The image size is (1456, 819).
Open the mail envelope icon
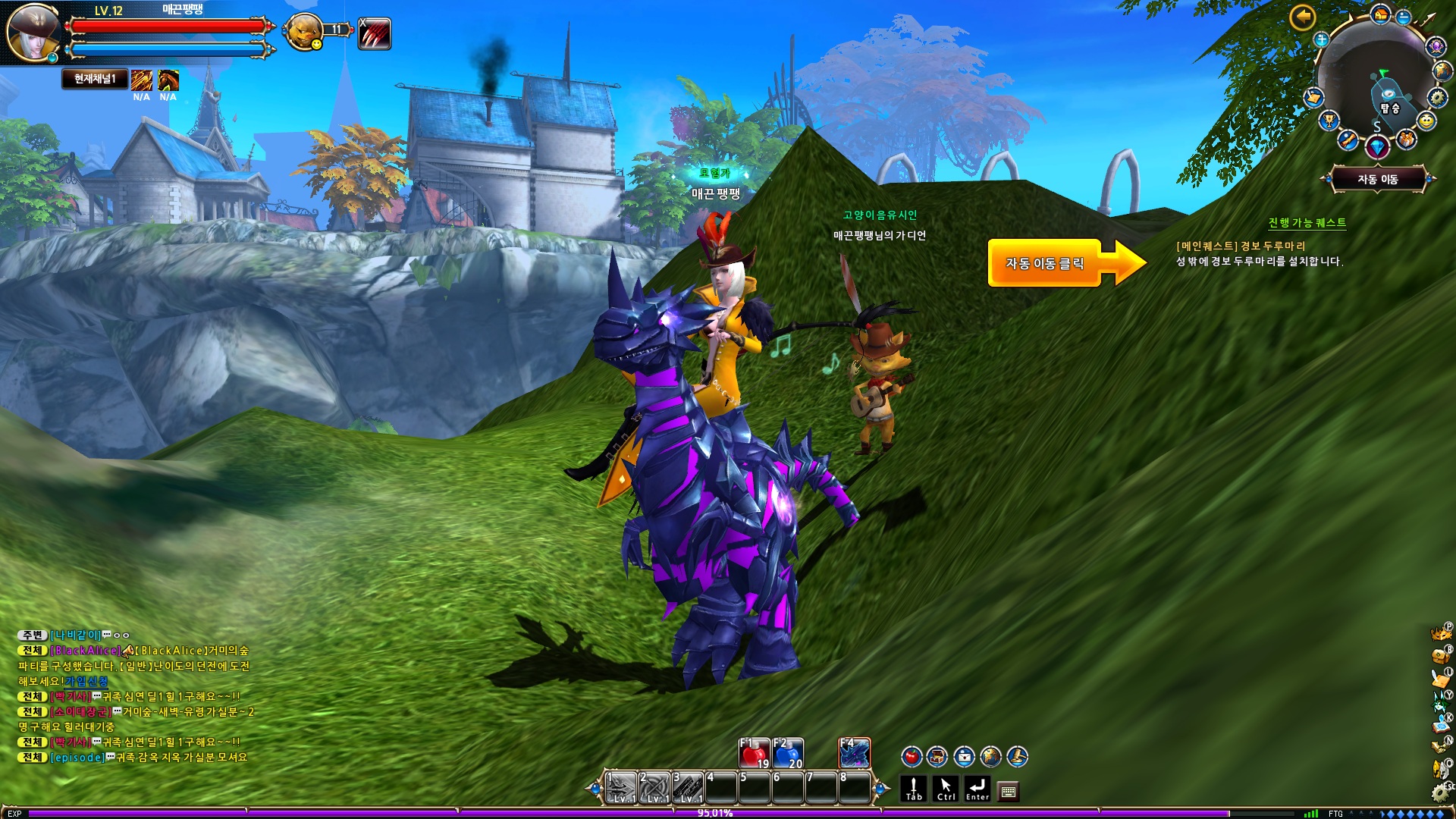[x=964, y=756]
